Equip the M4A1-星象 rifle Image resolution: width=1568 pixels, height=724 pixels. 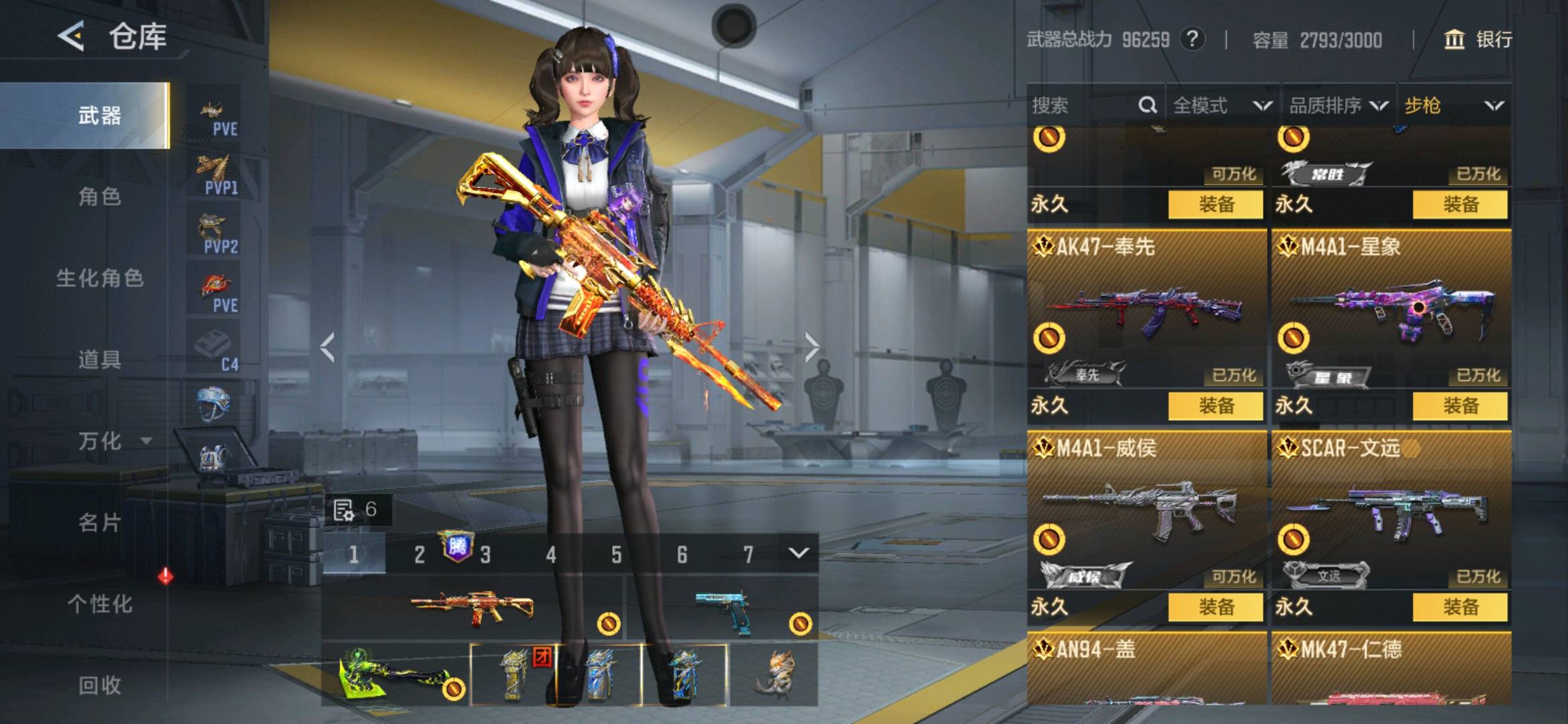(x=1460, y=406)
